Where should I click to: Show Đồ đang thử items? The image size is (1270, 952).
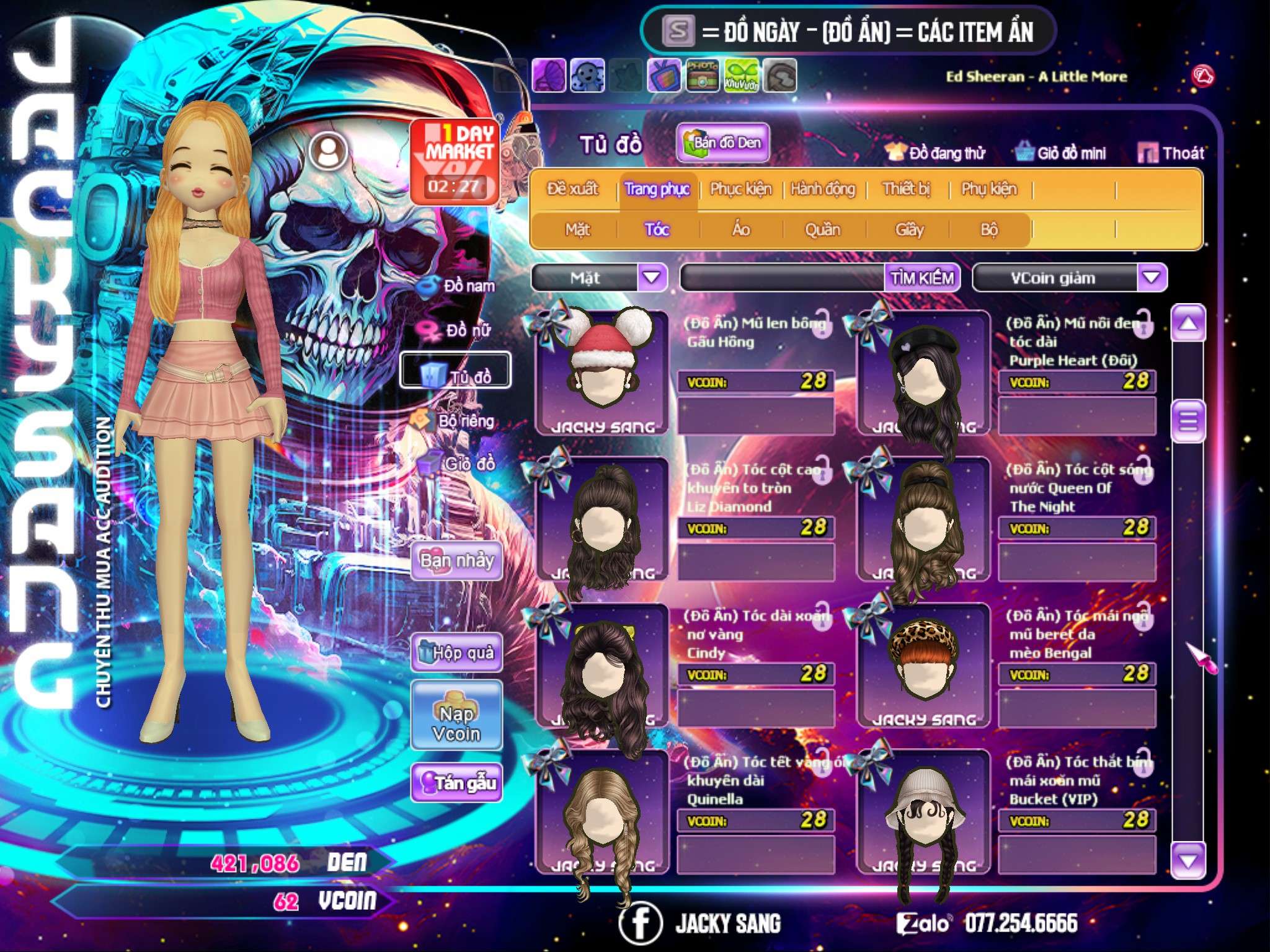pyautogui.click(x=936, y=153)
